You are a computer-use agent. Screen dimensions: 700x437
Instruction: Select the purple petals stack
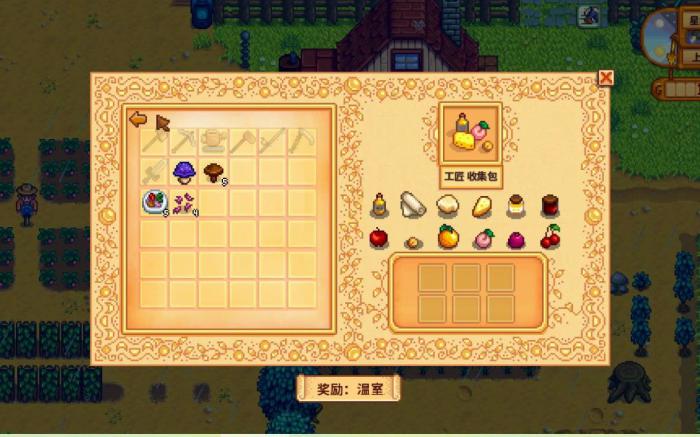[183, 203]
